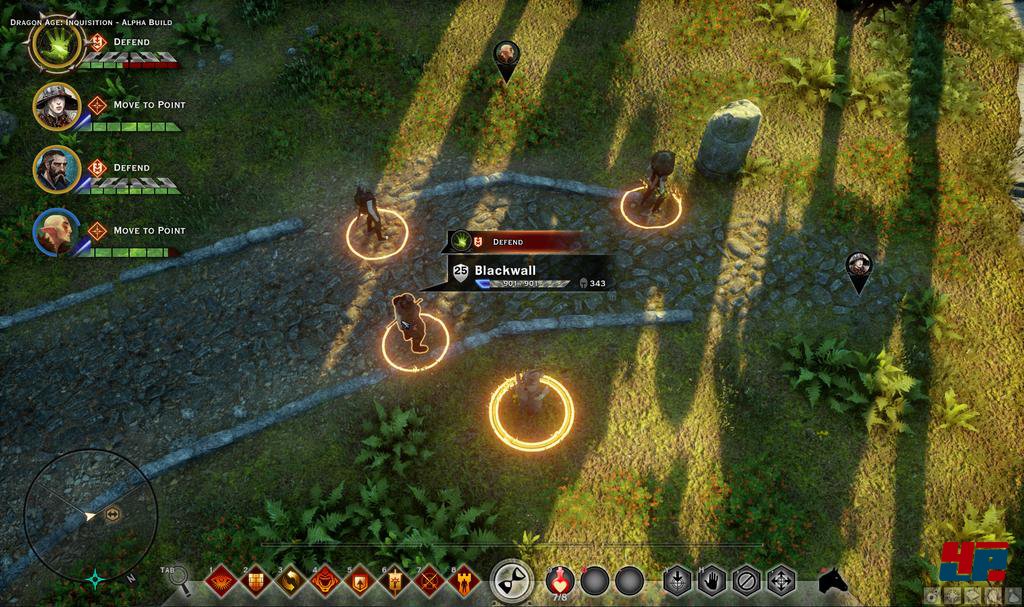Activate the castle tower ability in slot 8
Image resolution: width=1024 pixels, height=607 pixels.
pyautogui.click(x=464, y=581)
